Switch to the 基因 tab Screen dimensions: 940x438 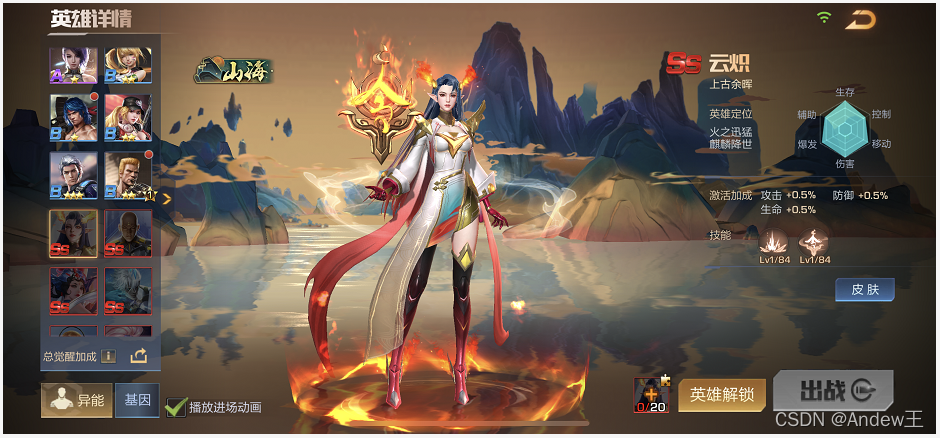(x=137, y=400)
